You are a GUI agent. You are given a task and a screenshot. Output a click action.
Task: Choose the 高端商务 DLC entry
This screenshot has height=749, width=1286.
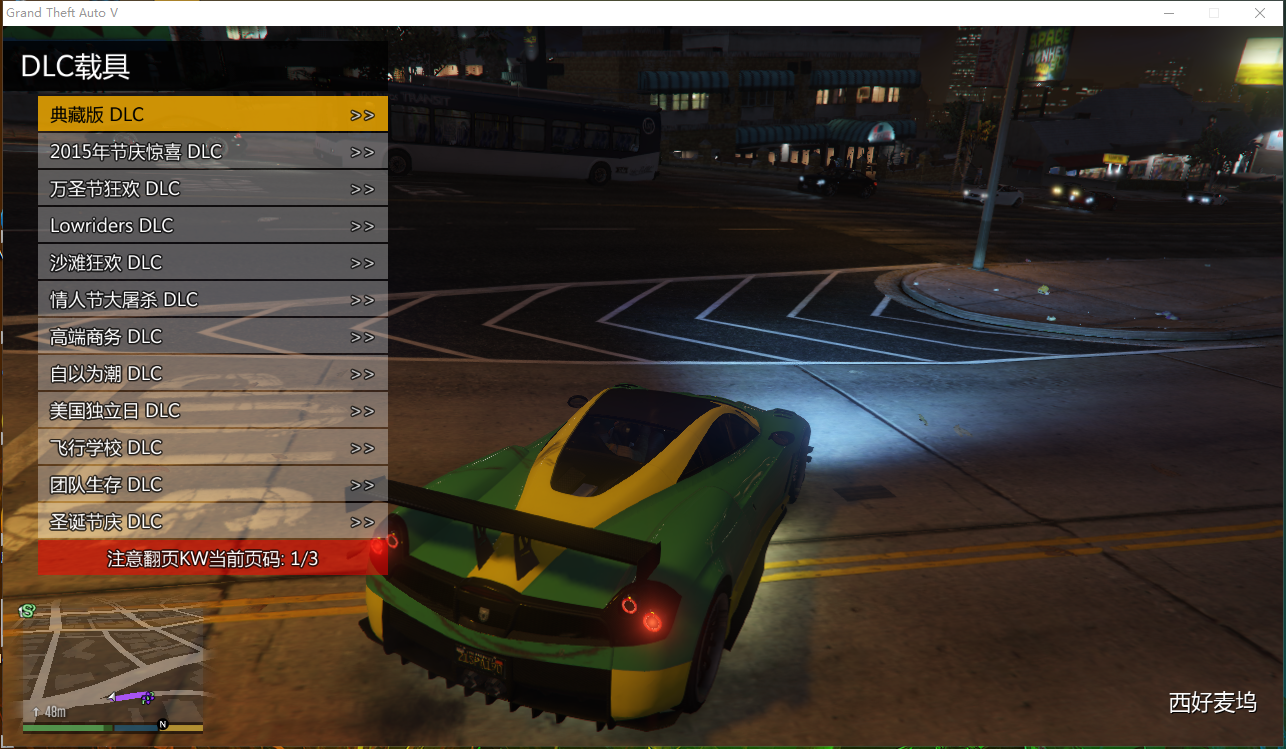coord(212,336)
